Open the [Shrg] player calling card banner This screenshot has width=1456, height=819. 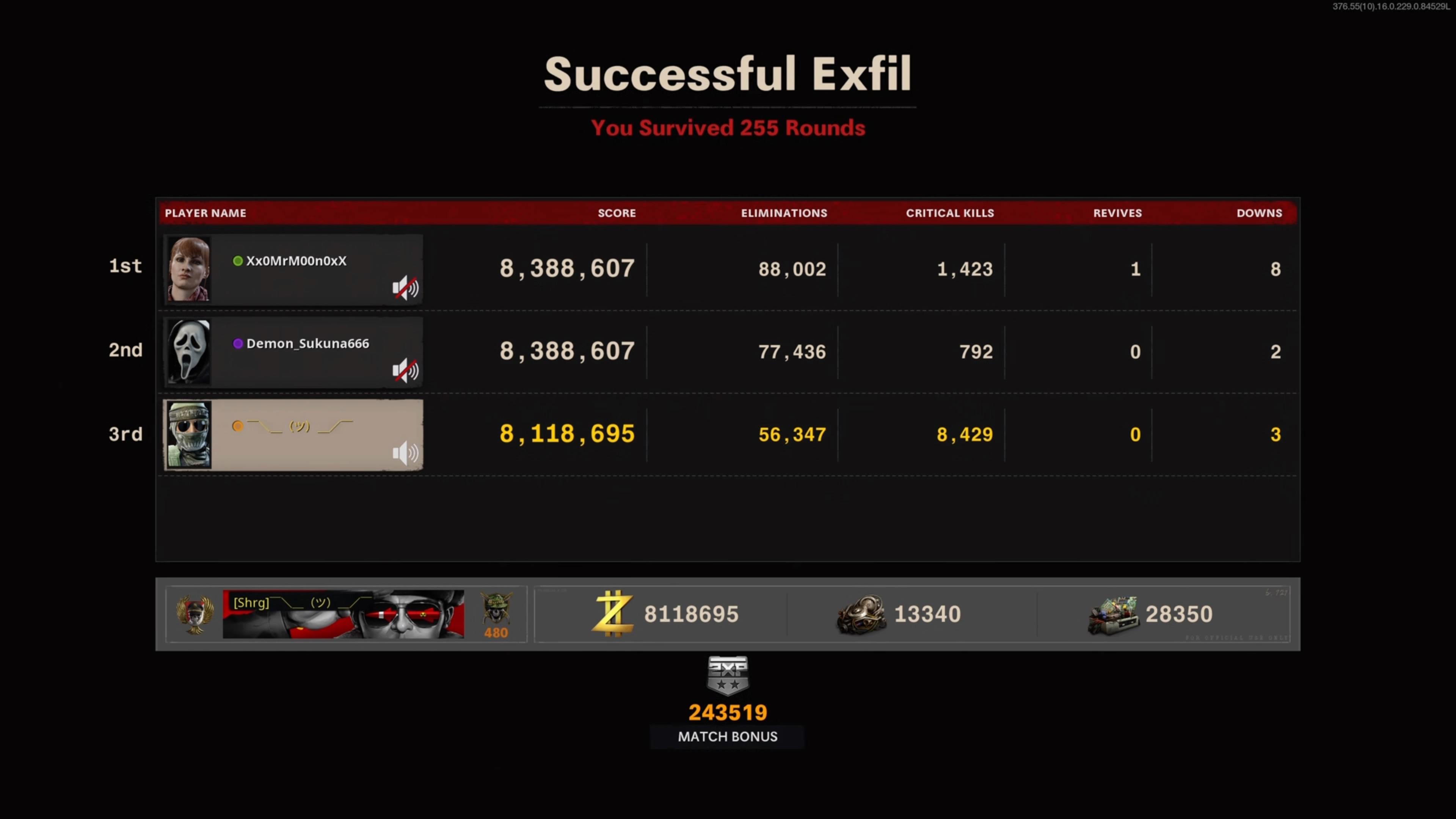pos(343,614)
